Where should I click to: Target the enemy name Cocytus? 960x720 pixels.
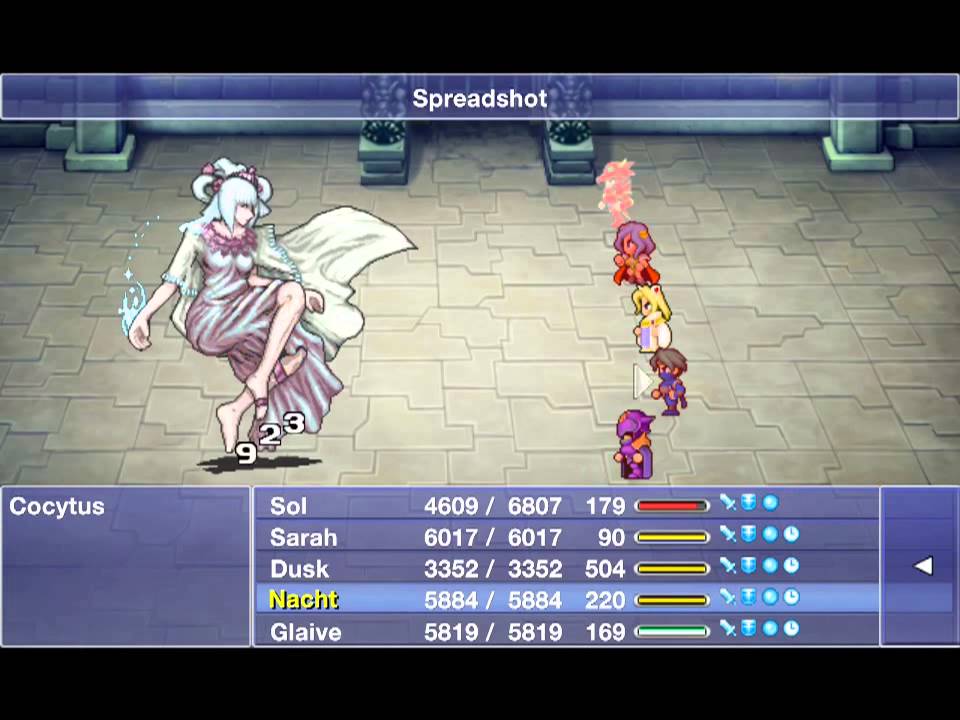tap(57, 506)
